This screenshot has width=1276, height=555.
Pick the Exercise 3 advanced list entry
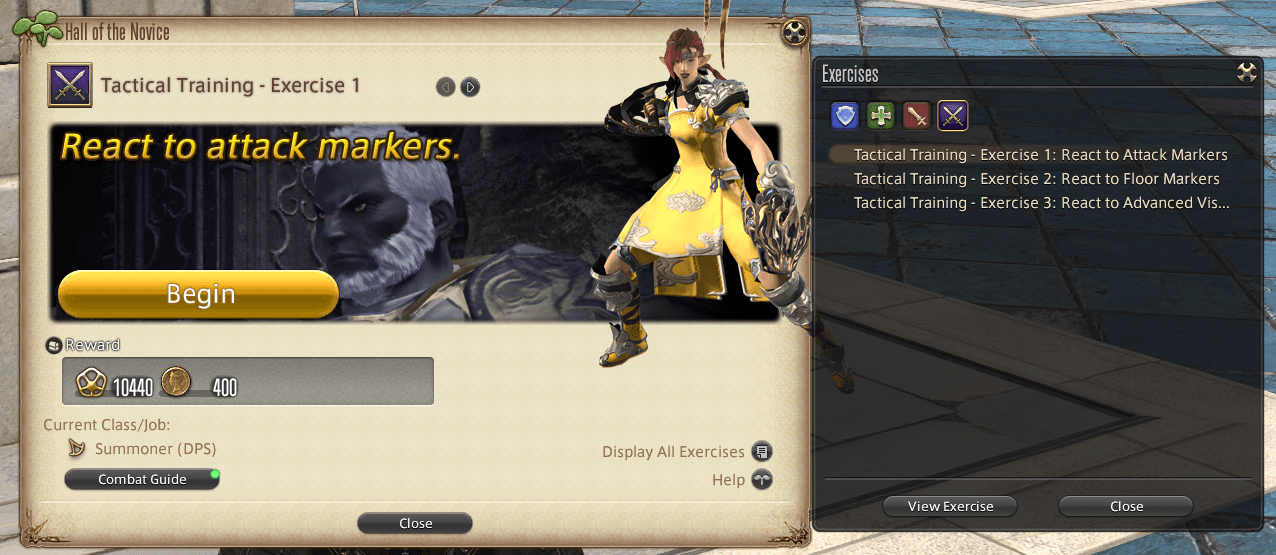click(x=1040, y=203)
